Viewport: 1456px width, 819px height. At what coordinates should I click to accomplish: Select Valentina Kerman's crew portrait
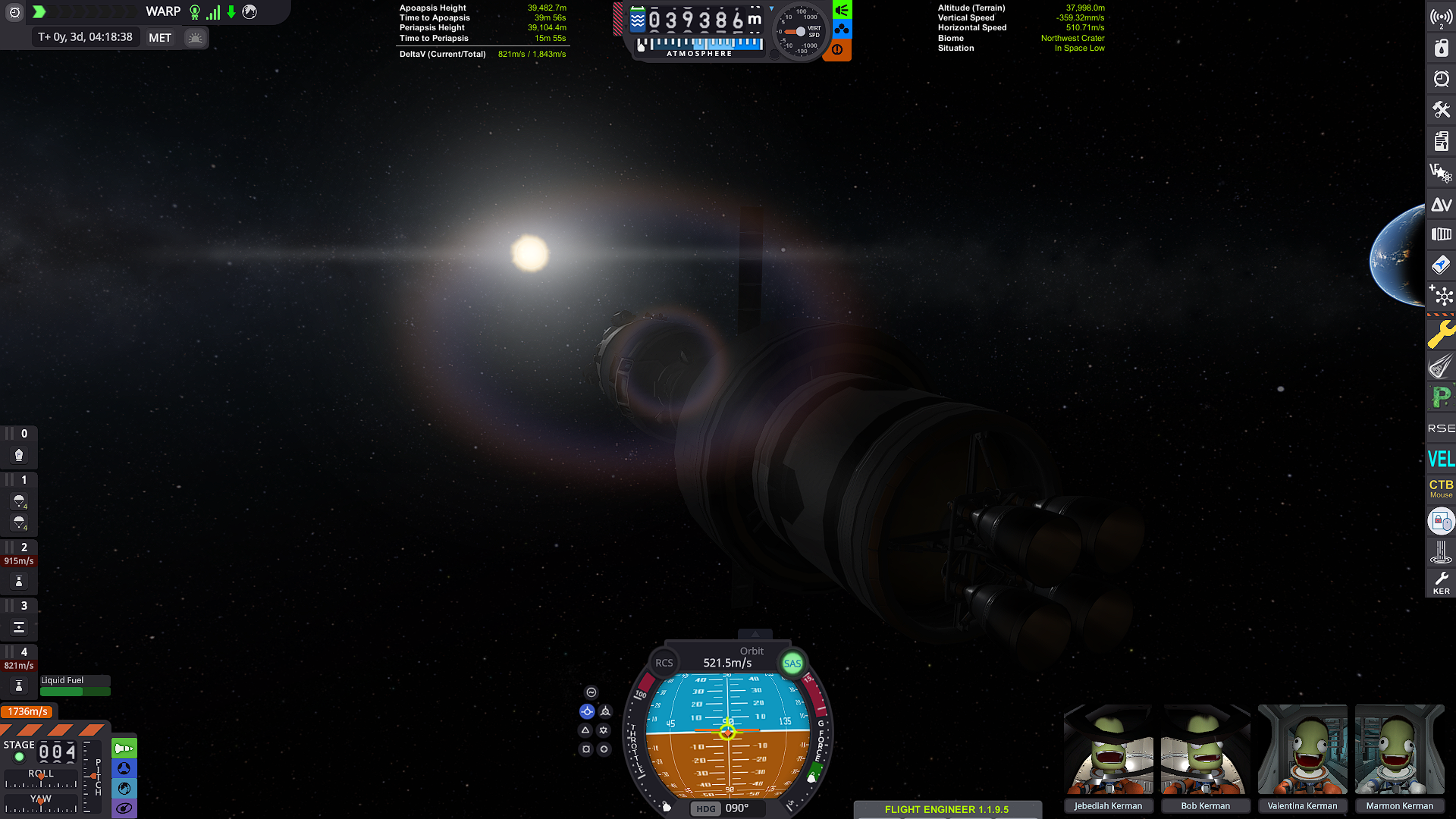coord(1302,749)
